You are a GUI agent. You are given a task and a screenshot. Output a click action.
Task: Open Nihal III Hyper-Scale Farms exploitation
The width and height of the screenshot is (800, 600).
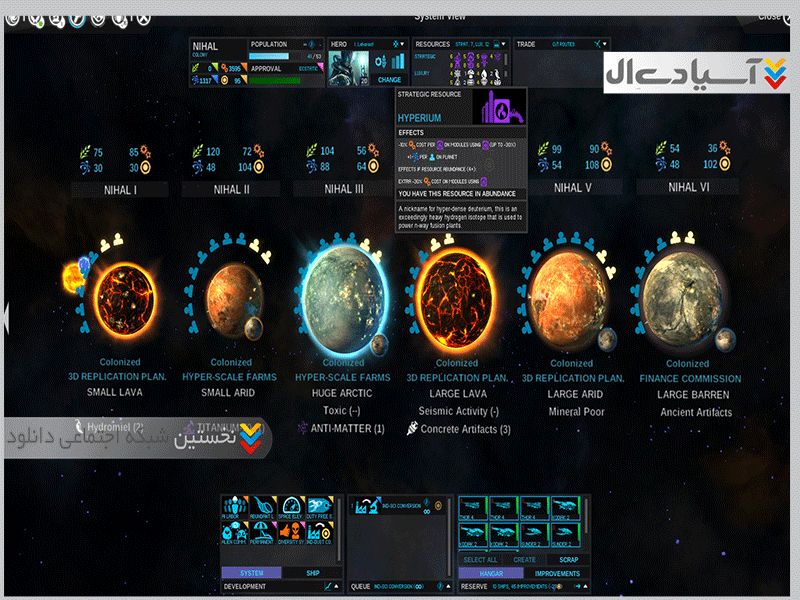pos(343,378)
